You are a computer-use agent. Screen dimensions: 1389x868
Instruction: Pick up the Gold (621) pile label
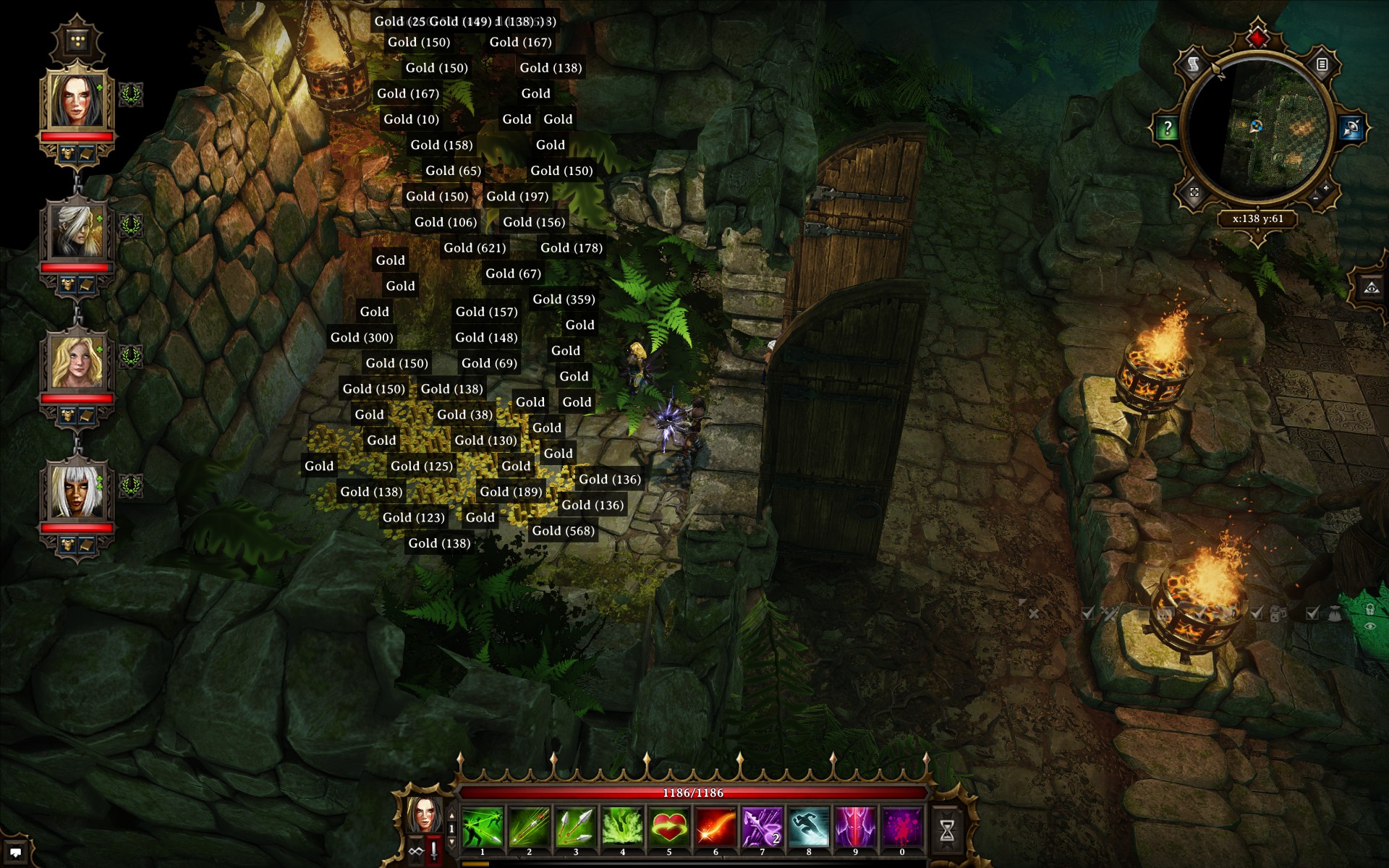click(x=475, y=247)
